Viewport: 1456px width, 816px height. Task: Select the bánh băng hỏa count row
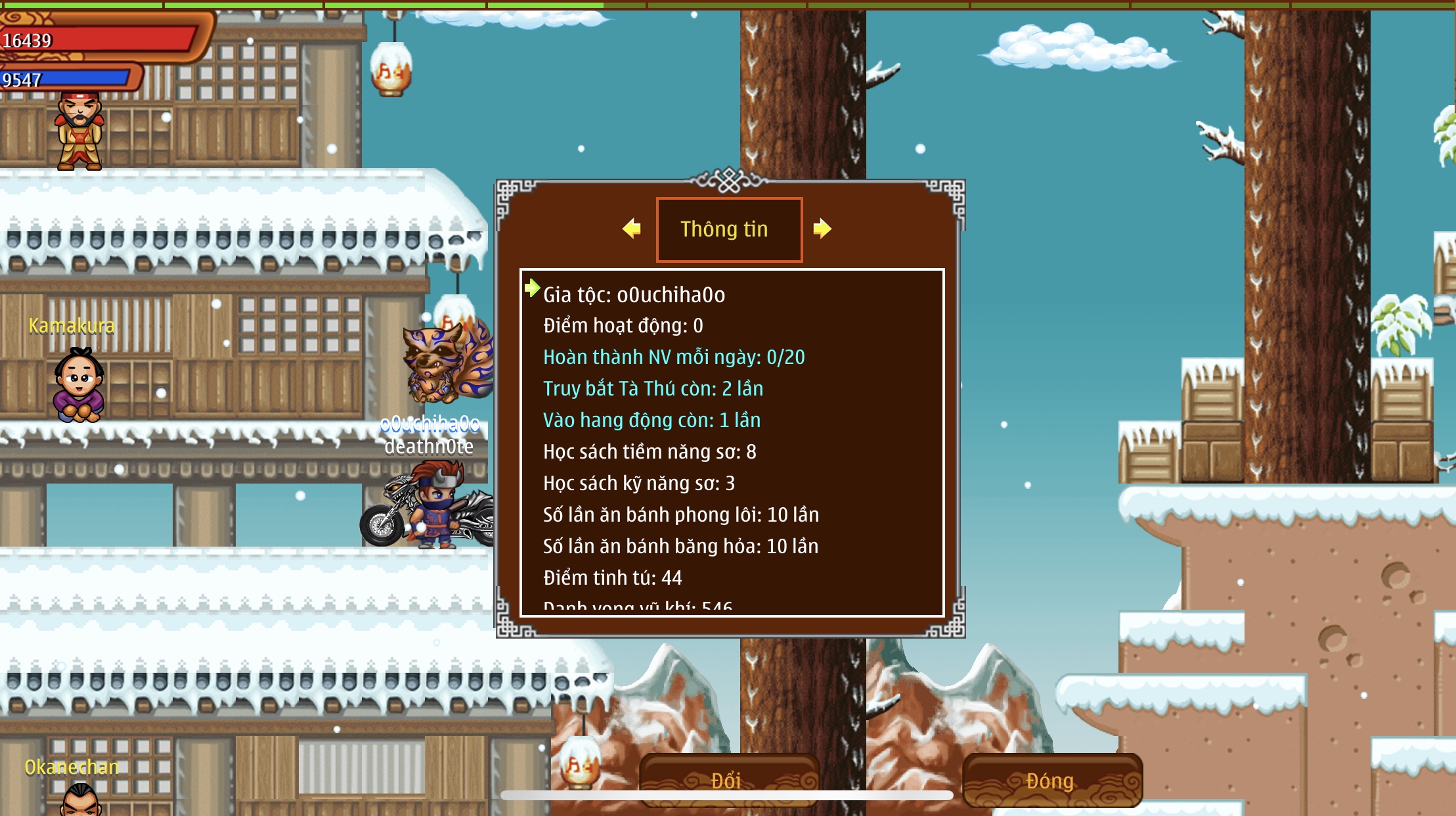pos(680,547)
